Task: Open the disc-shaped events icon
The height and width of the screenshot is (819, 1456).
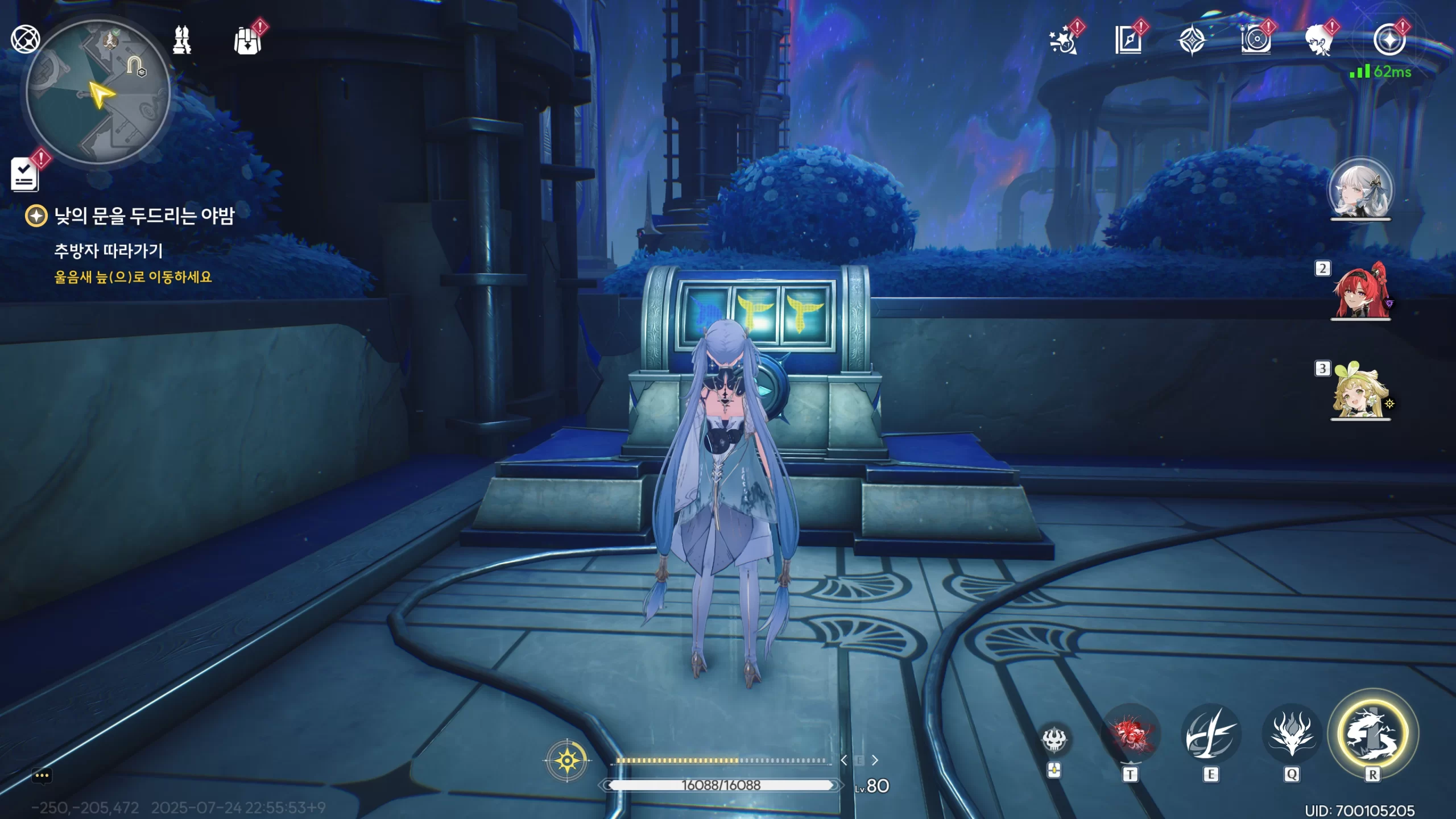Action: 1256,41
